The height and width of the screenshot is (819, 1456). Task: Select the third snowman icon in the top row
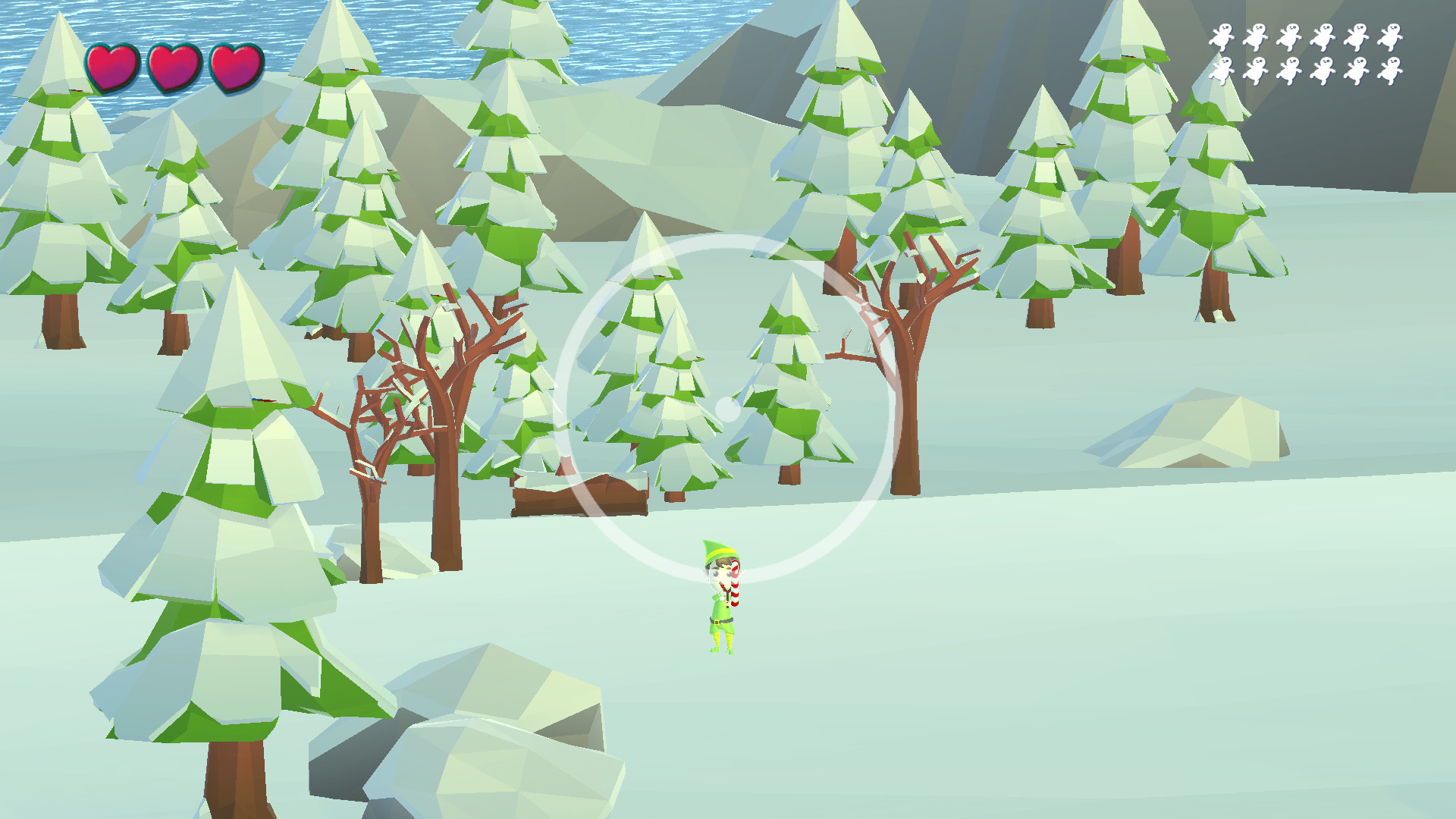[1291, 38]
